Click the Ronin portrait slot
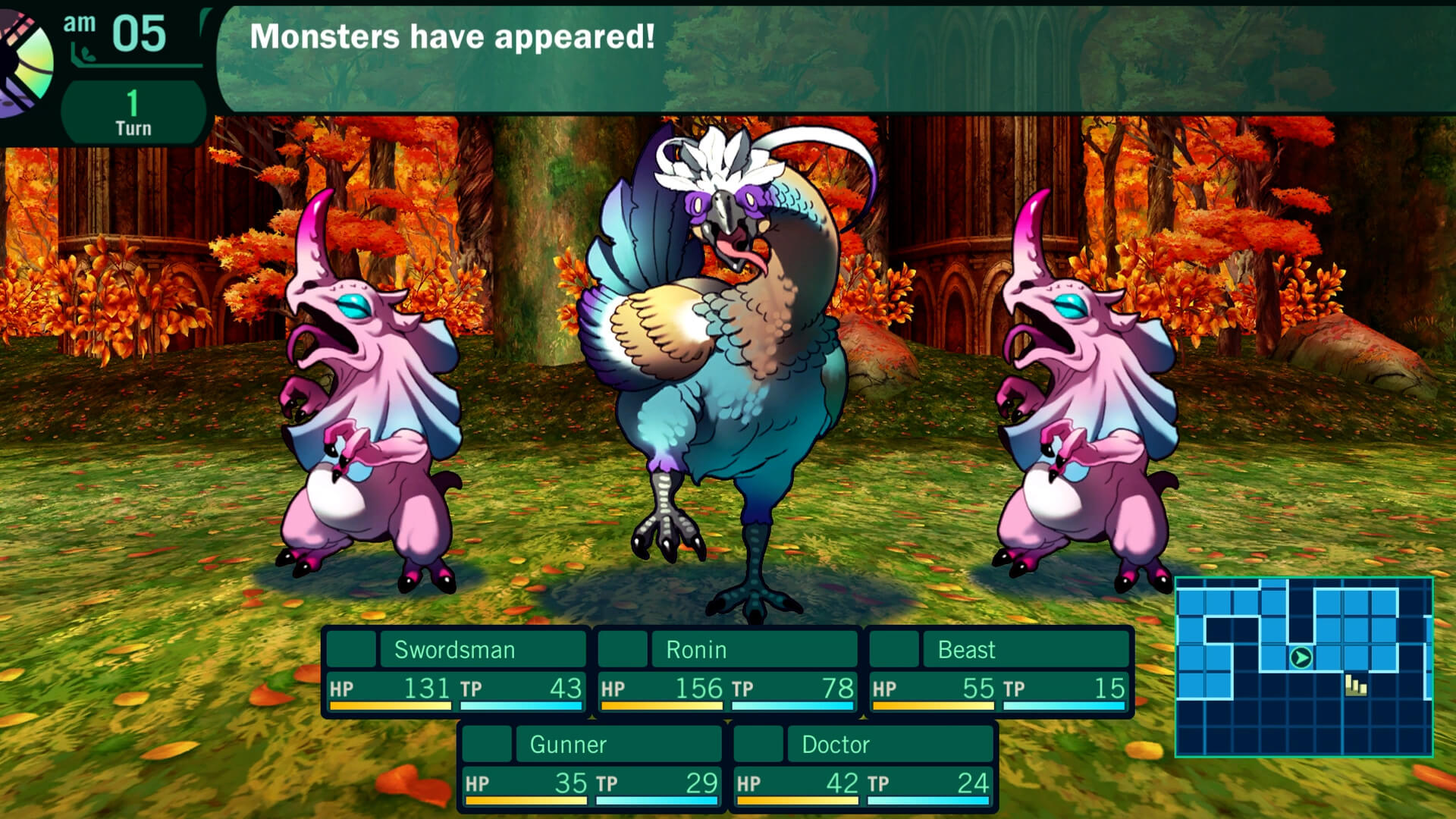The width and height of the screenshot is (1456, 819). point(623,649)
